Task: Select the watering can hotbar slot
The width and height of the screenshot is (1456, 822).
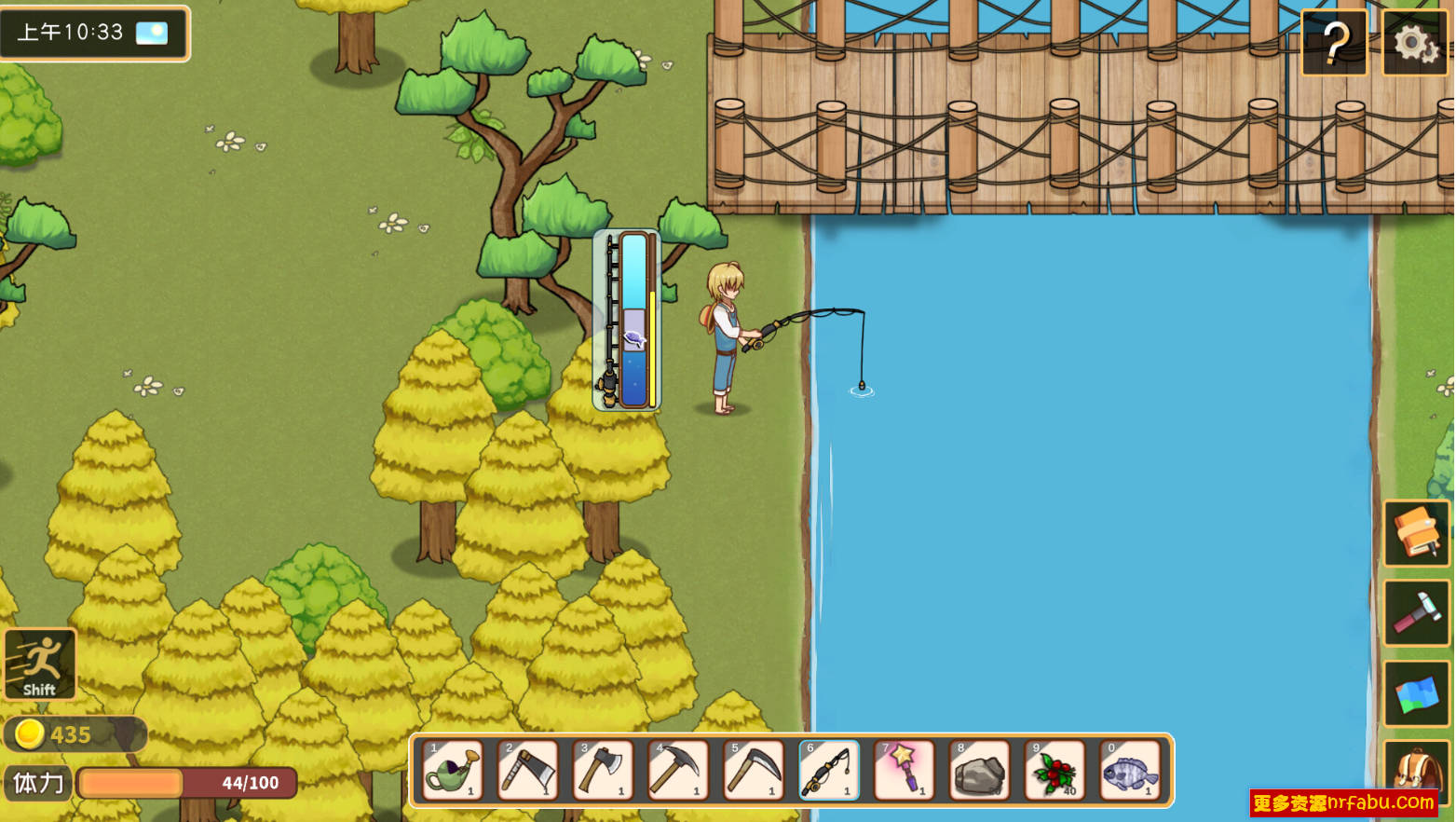Action: coord(453,771)
